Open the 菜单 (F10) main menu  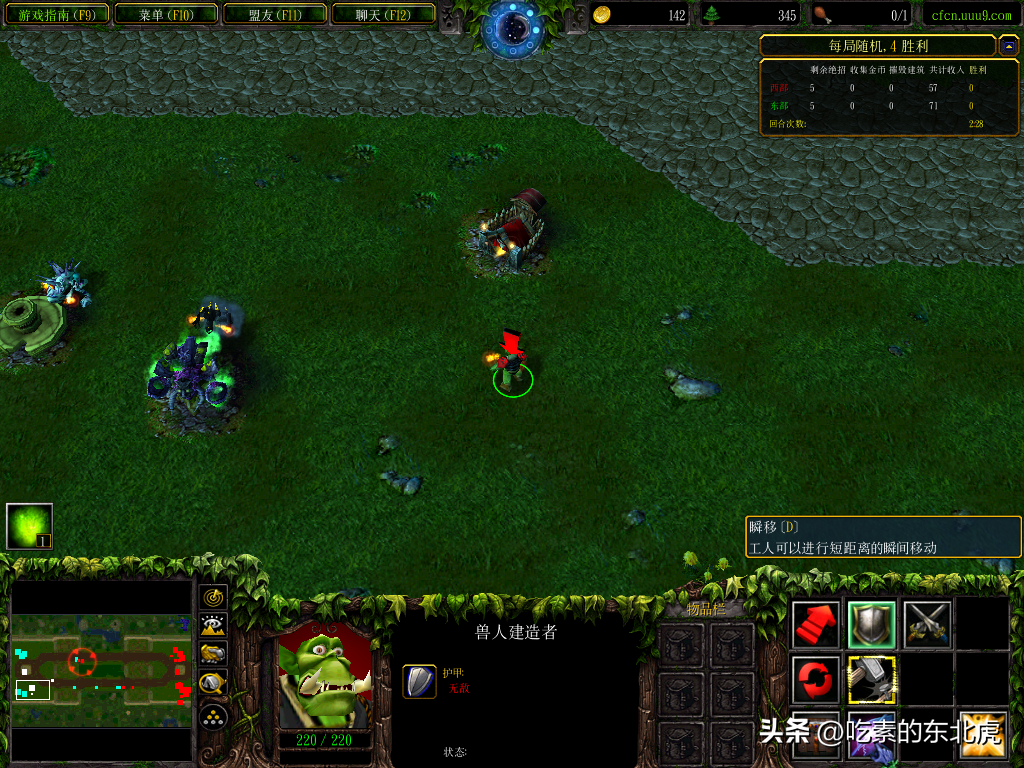click(165, 14)
